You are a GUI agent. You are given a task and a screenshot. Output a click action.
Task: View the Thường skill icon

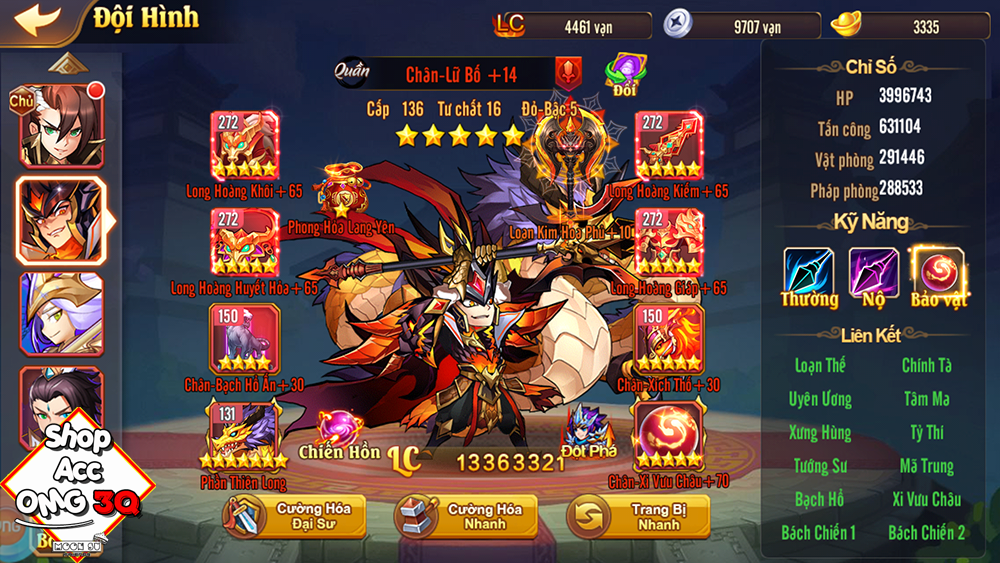click(x=808, y=272)
